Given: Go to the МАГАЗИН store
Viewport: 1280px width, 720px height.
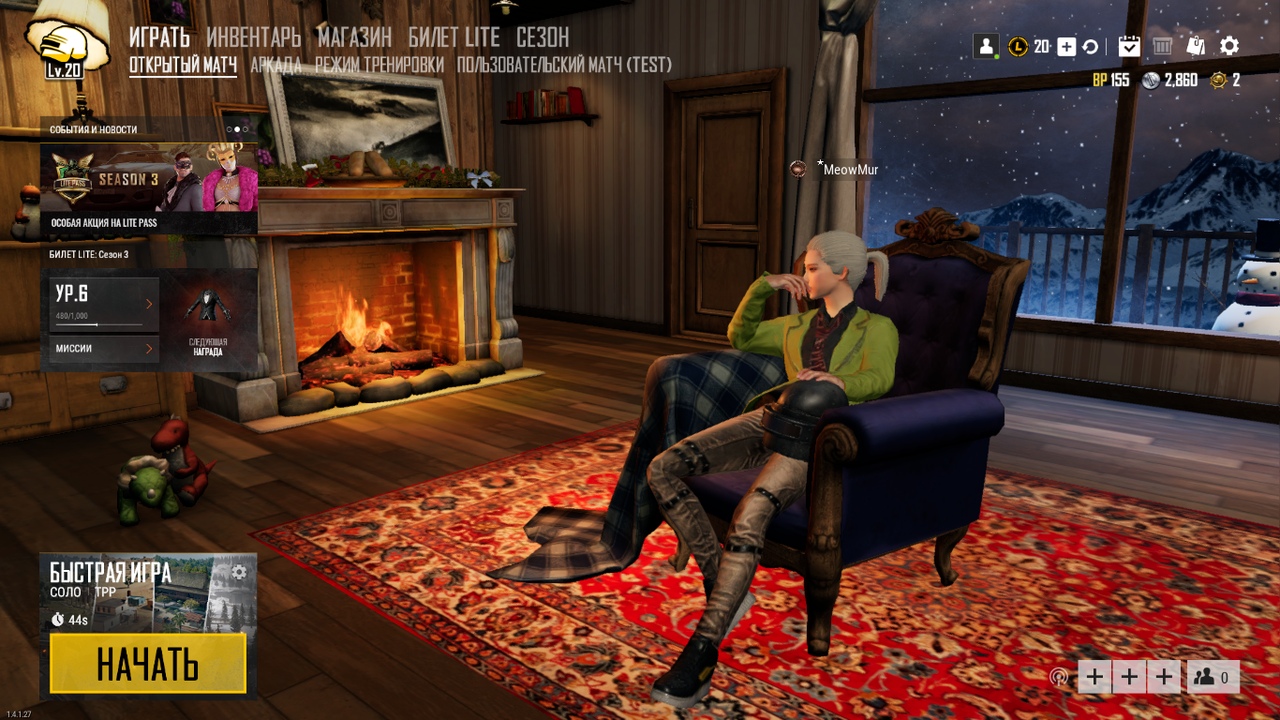Looking at the screenshot, I should coord(354,38).
